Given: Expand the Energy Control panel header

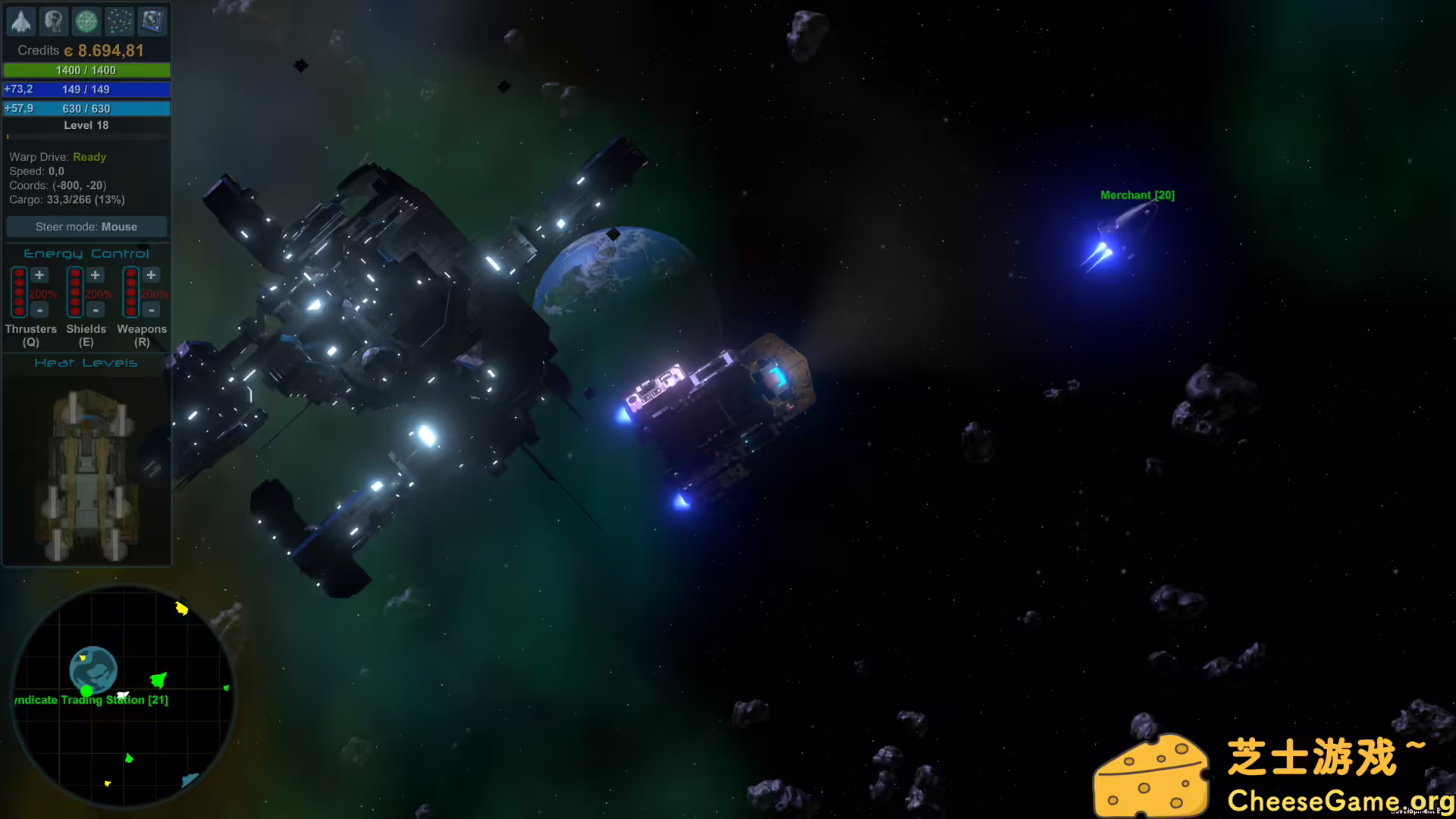Looking at the screenshot, I should tap(86, 253).
